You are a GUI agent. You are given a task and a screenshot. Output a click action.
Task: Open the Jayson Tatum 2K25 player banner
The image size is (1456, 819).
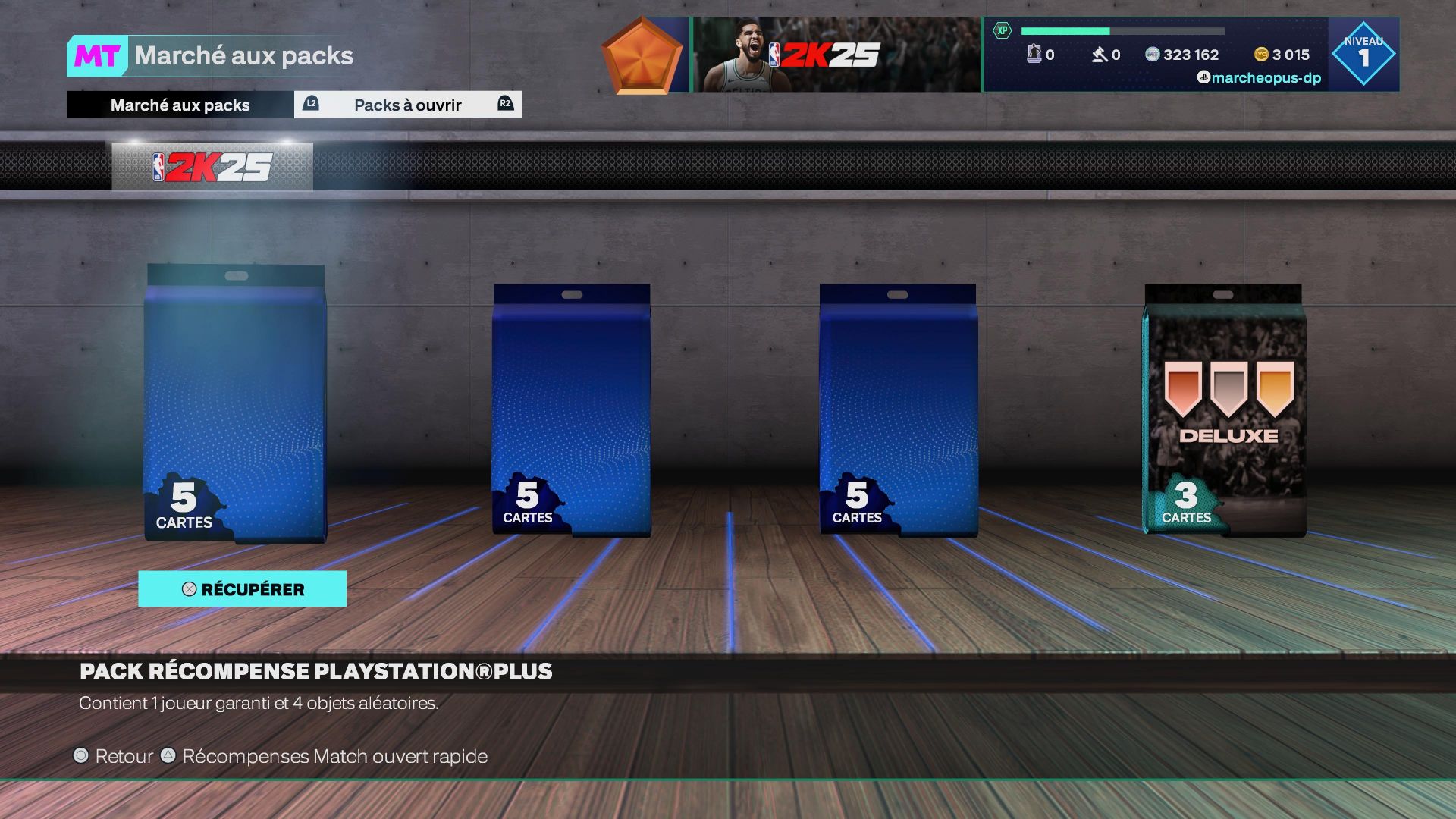point(836,55)
